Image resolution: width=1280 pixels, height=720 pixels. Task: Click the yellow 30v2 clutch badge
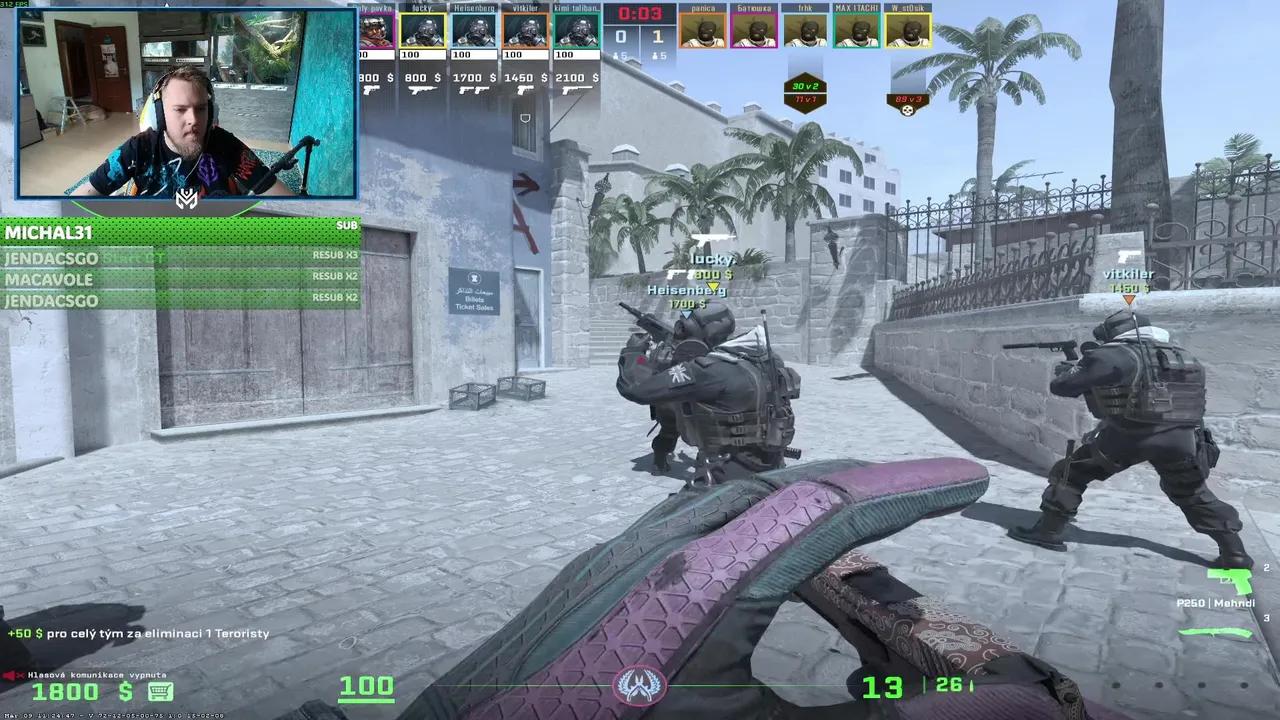[805, 87]
